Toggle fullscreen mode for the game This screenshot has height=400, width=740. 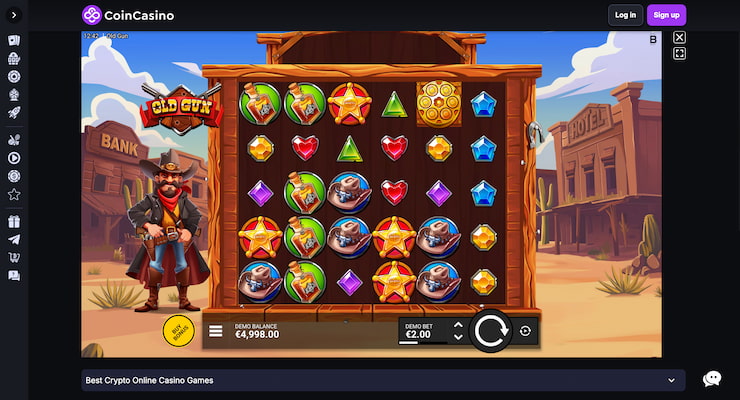679,54
